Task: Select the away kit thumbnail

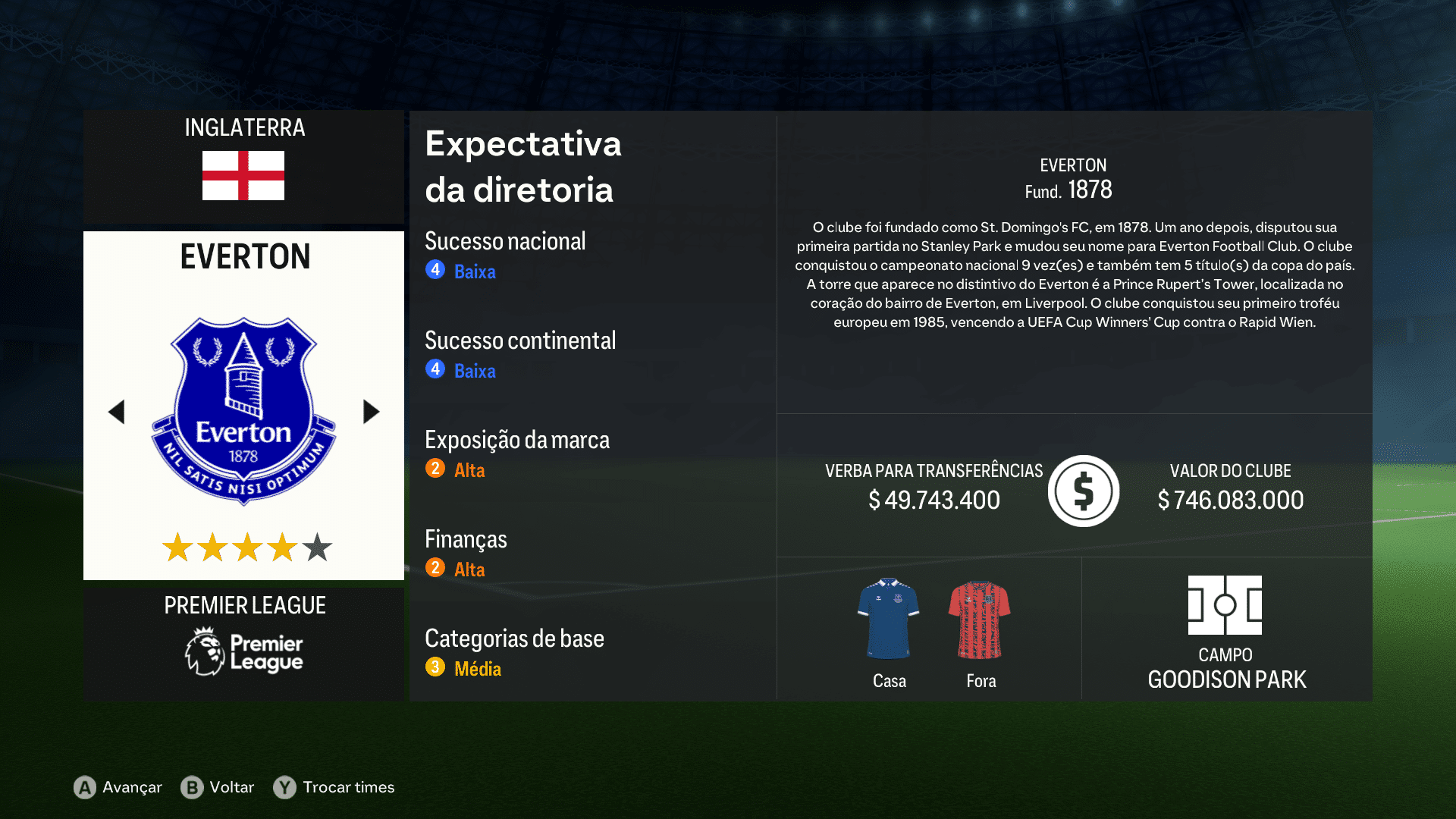Action: point(980,618)
